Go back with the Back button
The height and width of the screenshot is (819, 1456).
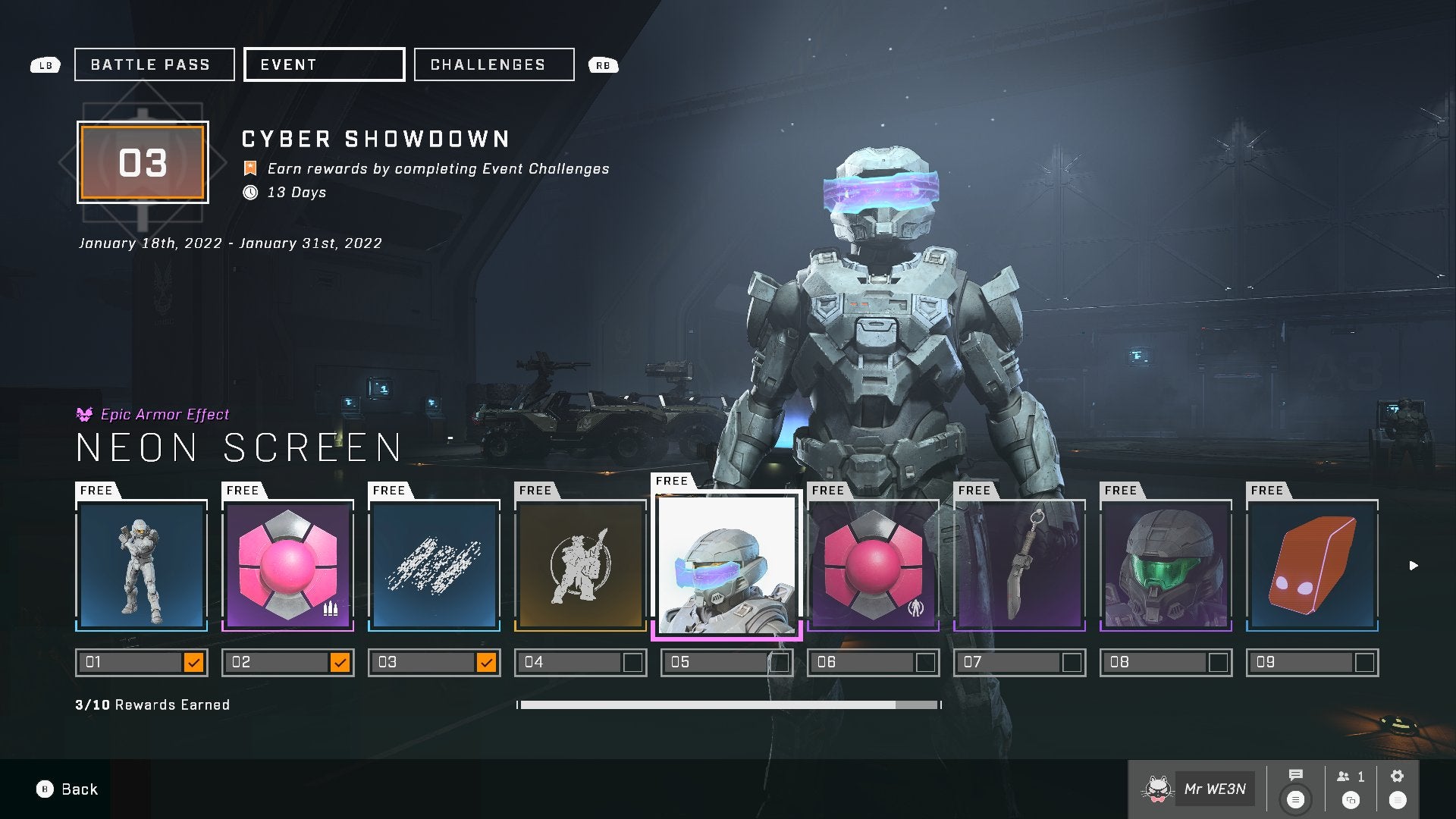point(68,789)
